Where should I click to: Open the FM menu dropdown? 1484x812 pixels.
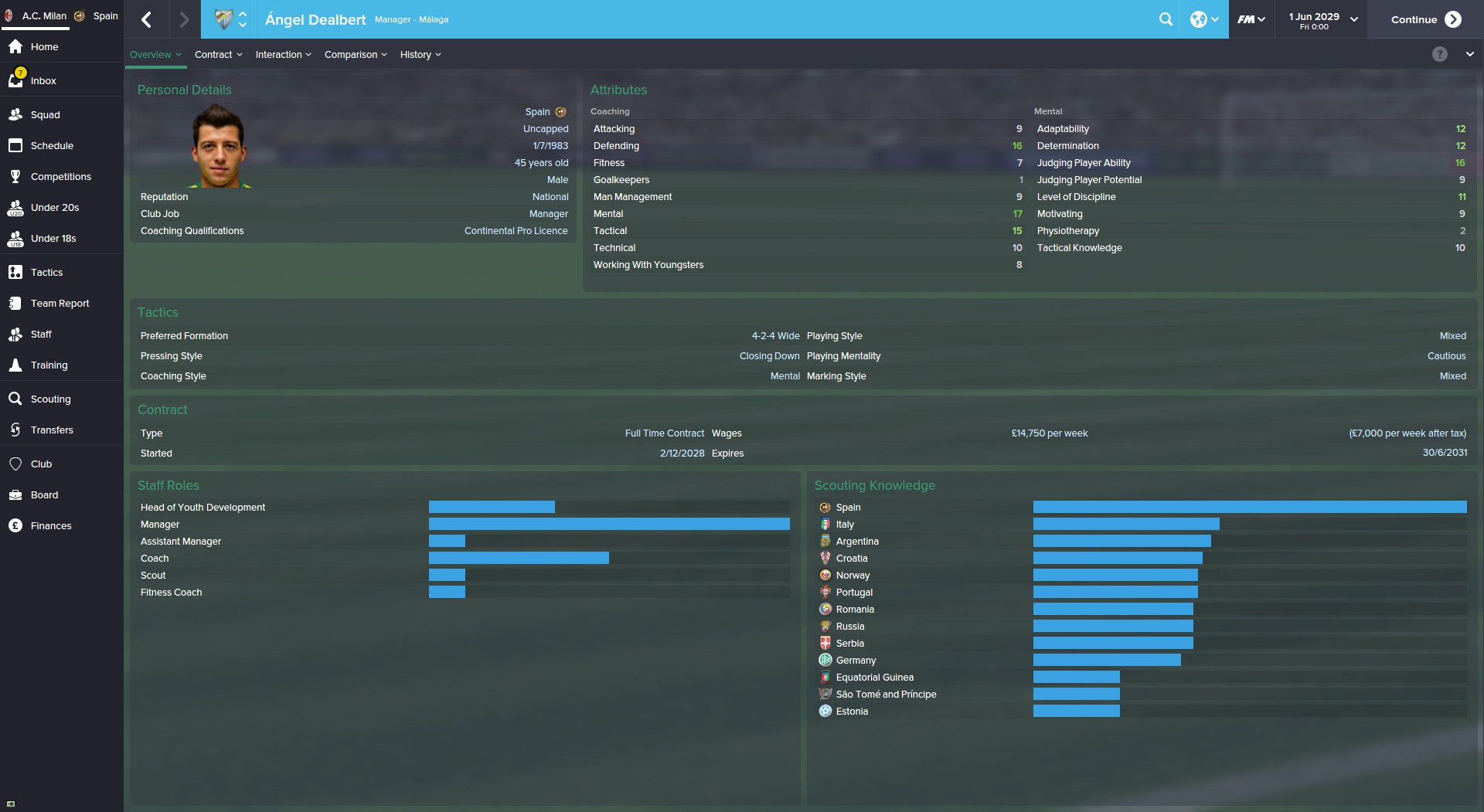coord(1251,19)
